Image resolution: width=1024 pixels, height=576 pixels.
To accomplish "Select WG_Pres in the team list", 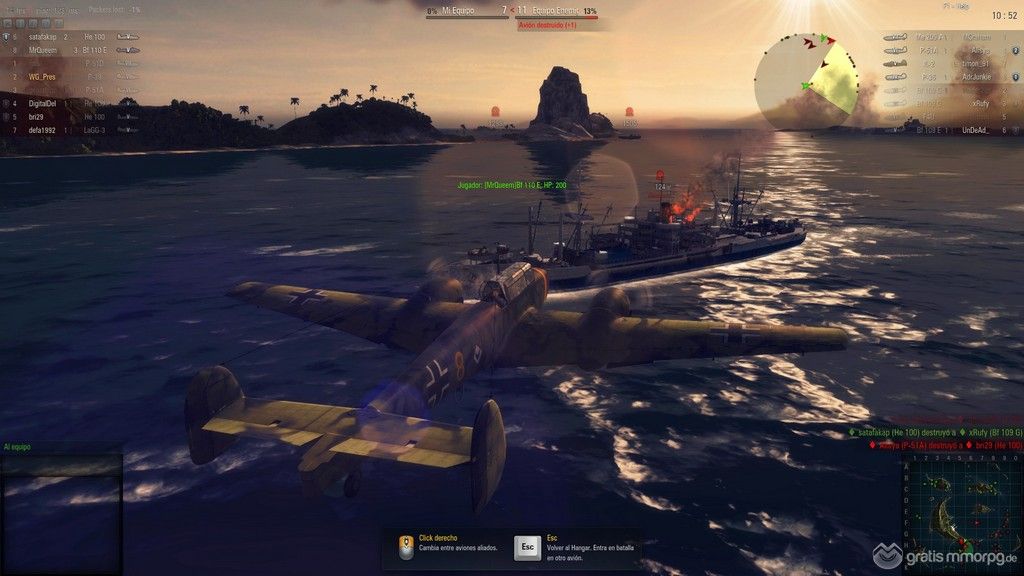I will pos(42,76).
